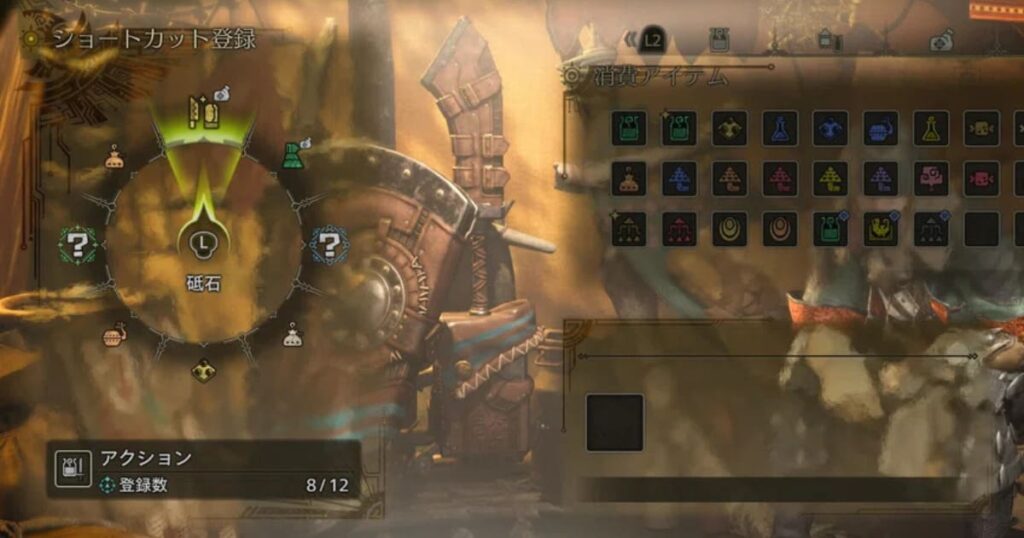Choose the yellow flask item

(931, 128)
